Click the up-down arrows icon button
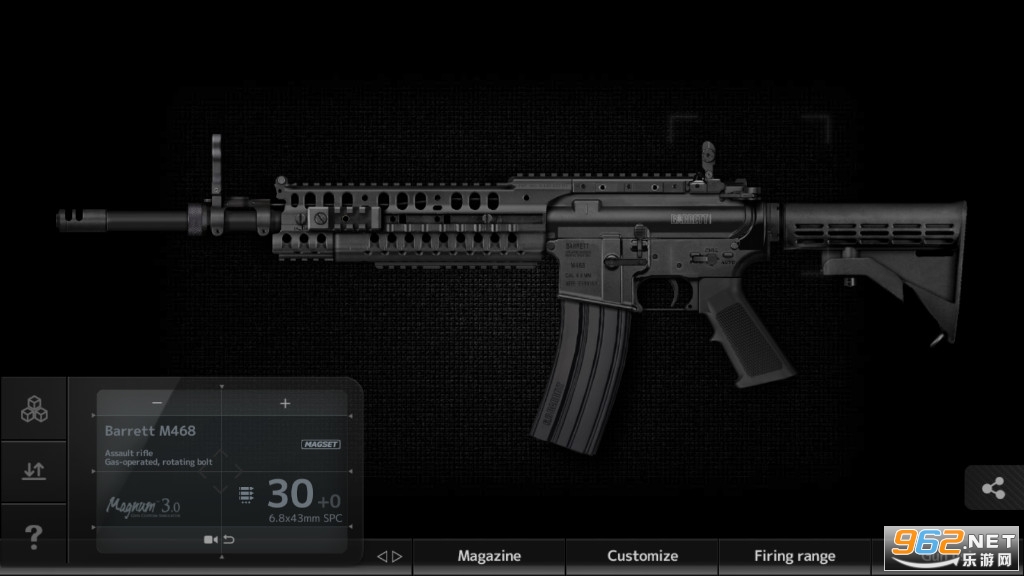The width and height of the screenshot is (1024, 576). pos(33,471)
